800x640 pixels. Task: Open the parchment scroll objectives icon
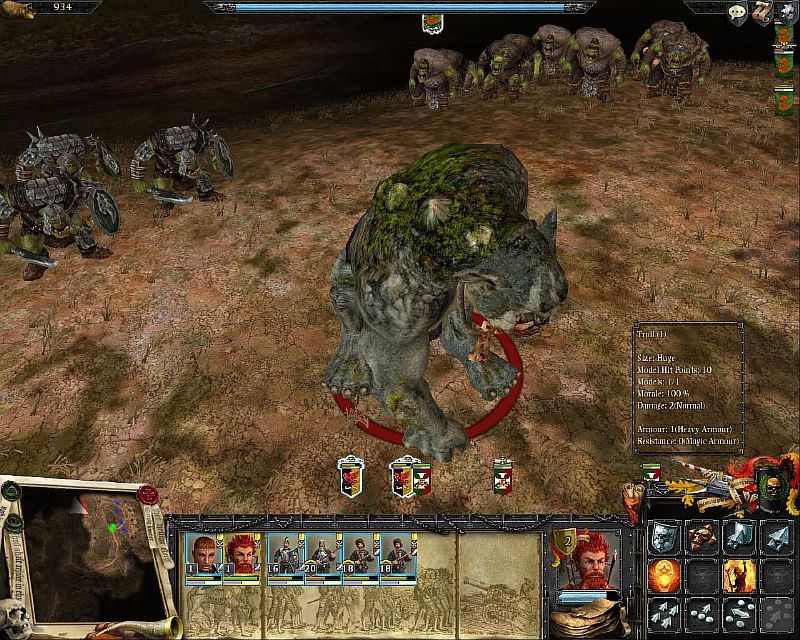click(x=761, y=12)
